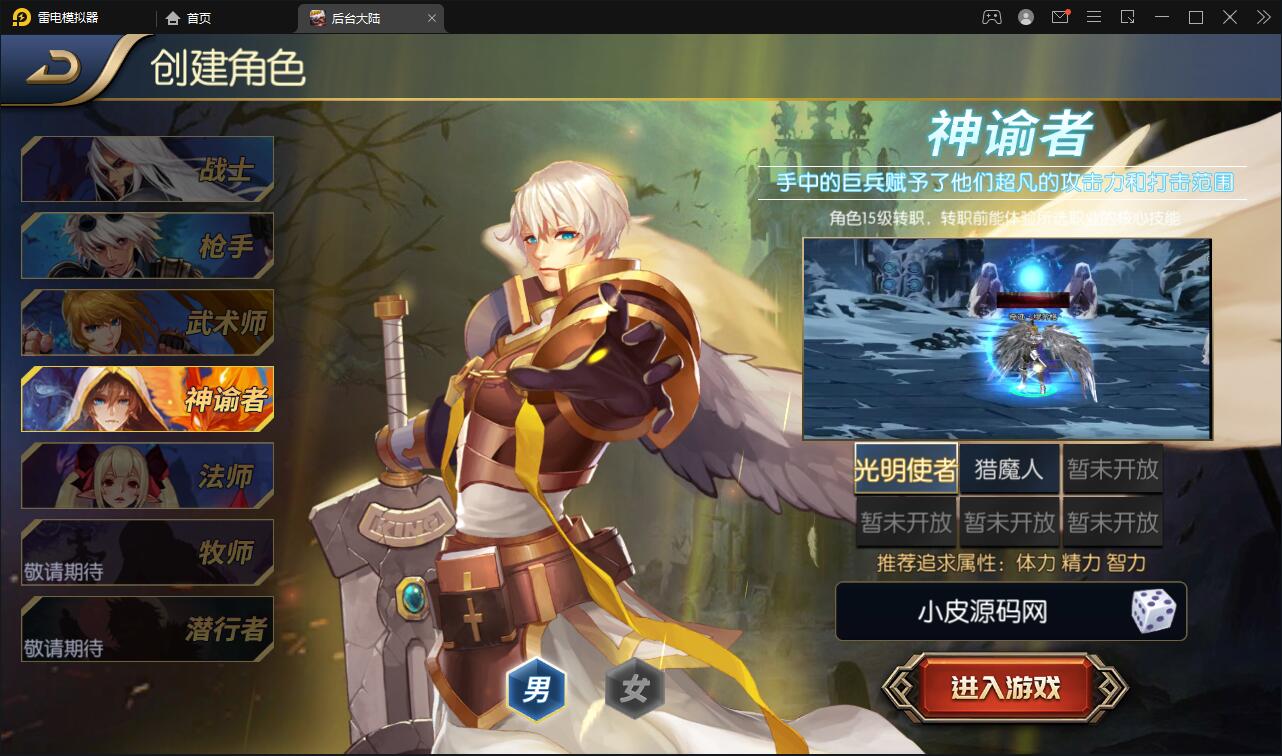Viewport: 1282px width, 756px height.
Task: Select the 战士 (Warrior) class portrait
Action: point(146,168)
